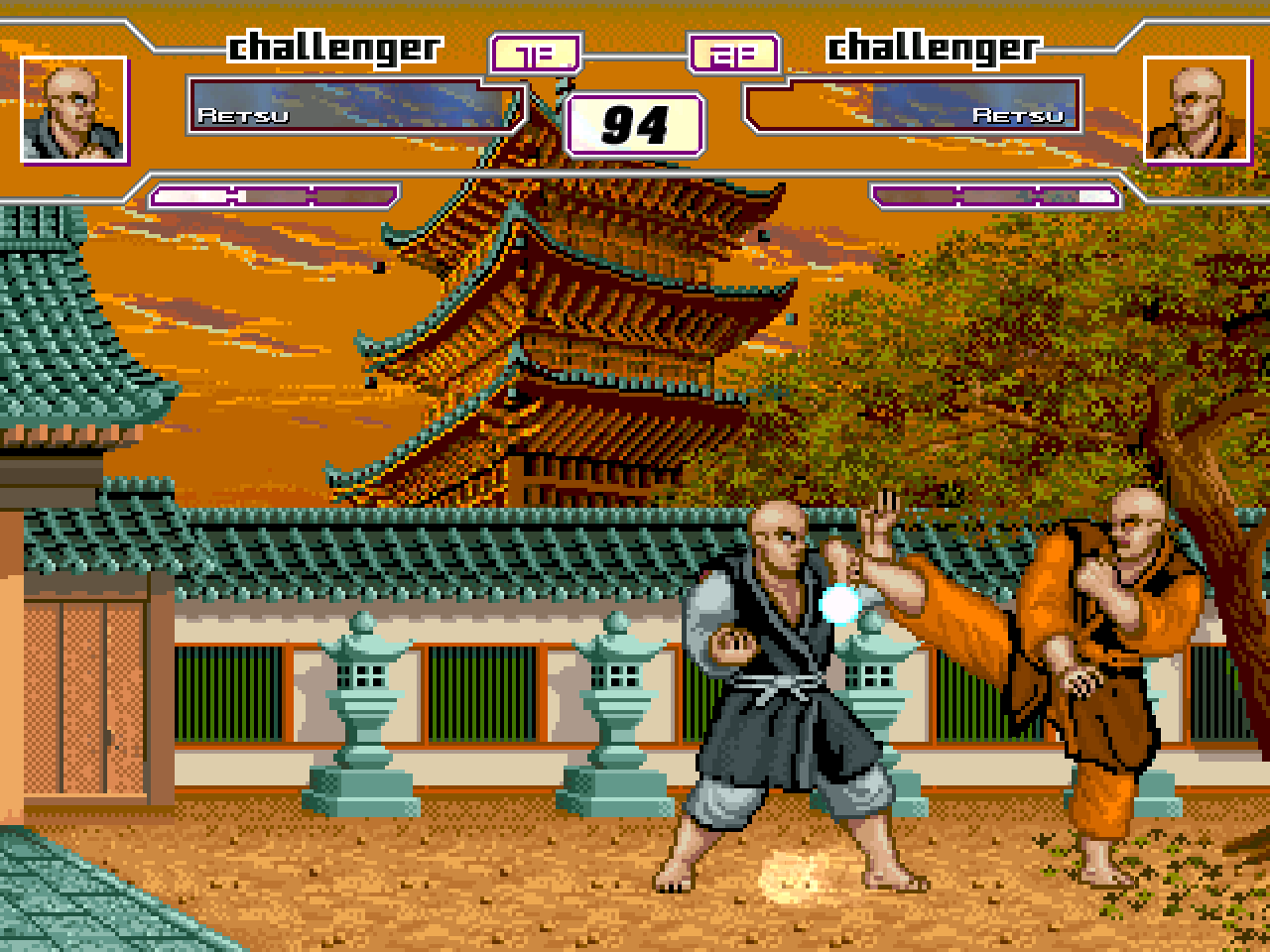The height and width of the screenshot is (952, 1270).
Task: Select the right win counter showing 28
Action: pos(732,55)
